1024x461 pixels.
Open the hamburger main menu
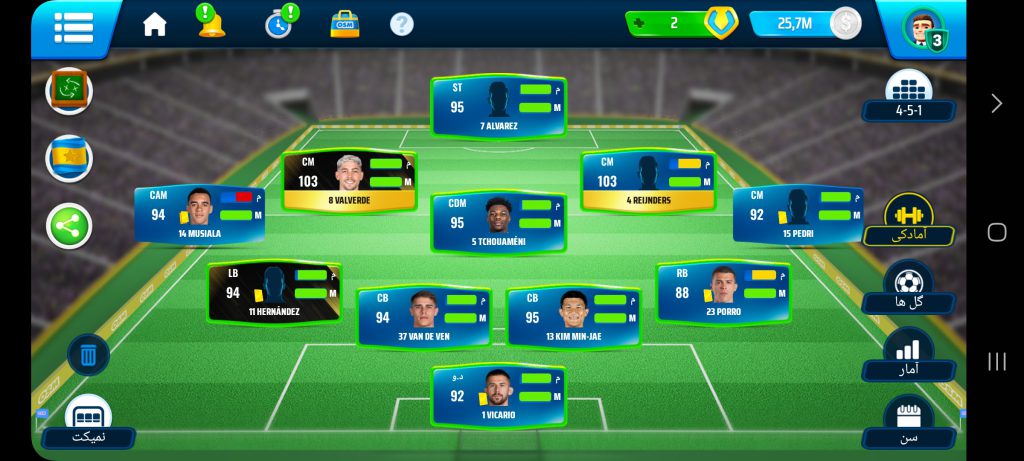(74, 27)
